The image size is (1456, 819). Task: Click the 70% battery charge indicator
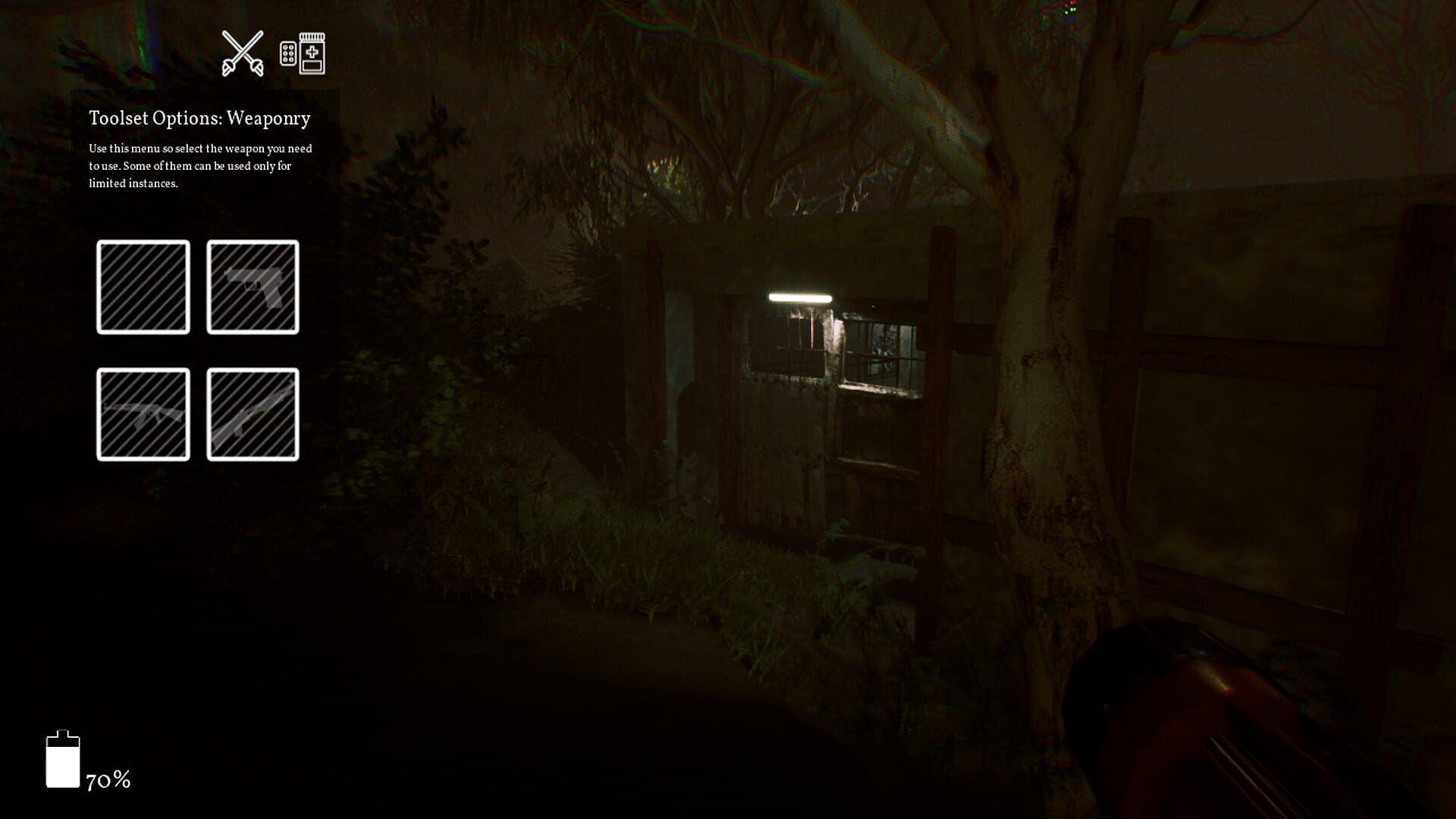tap(107, 779)
